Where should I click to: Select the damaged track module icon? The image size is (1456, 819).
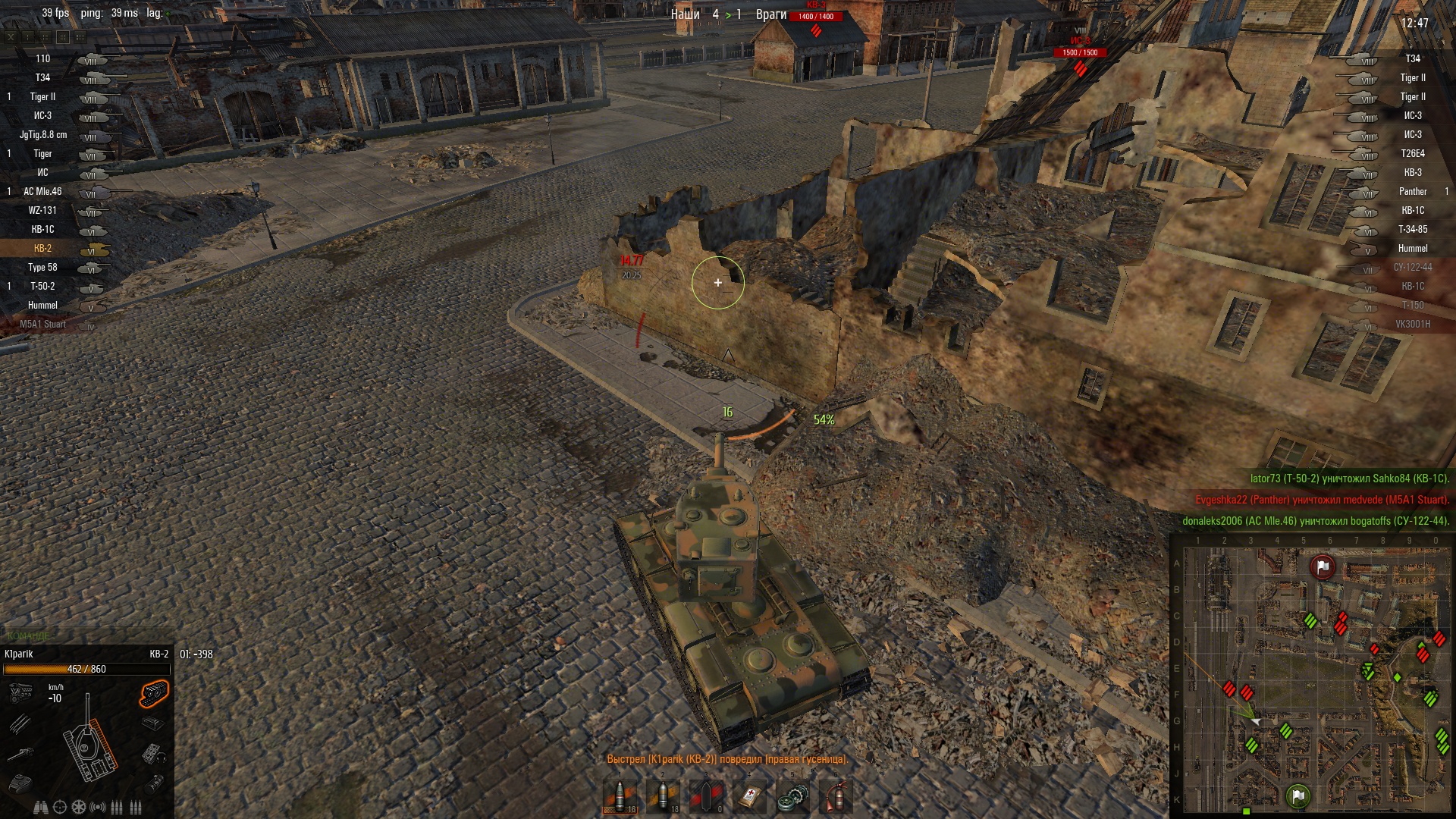point(154,692)
